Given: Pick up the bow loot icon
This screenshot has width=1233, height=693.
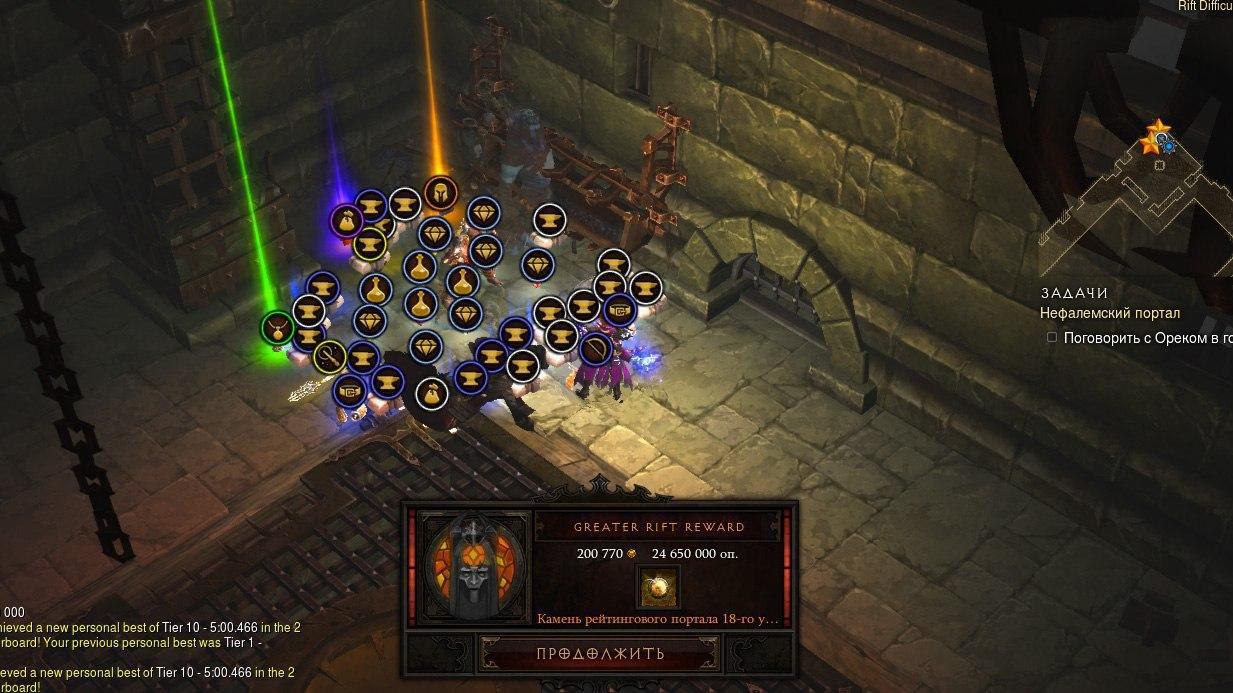Looking at the screenshot, I should pyautogui.click(x=595, y=348).
